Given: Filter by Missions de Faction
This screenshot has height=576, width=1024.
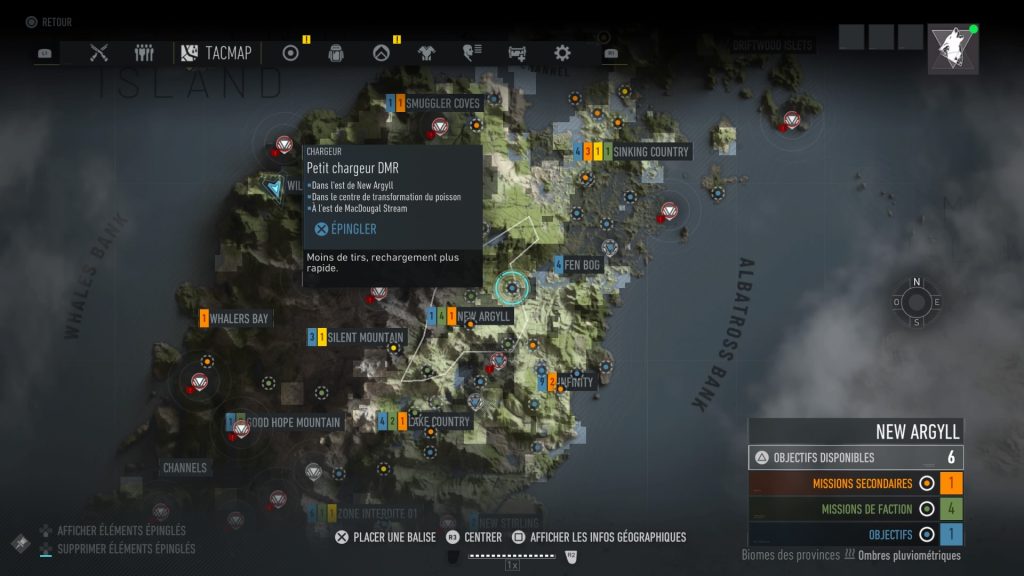Looking at the screenshot, I should [855, 508].
